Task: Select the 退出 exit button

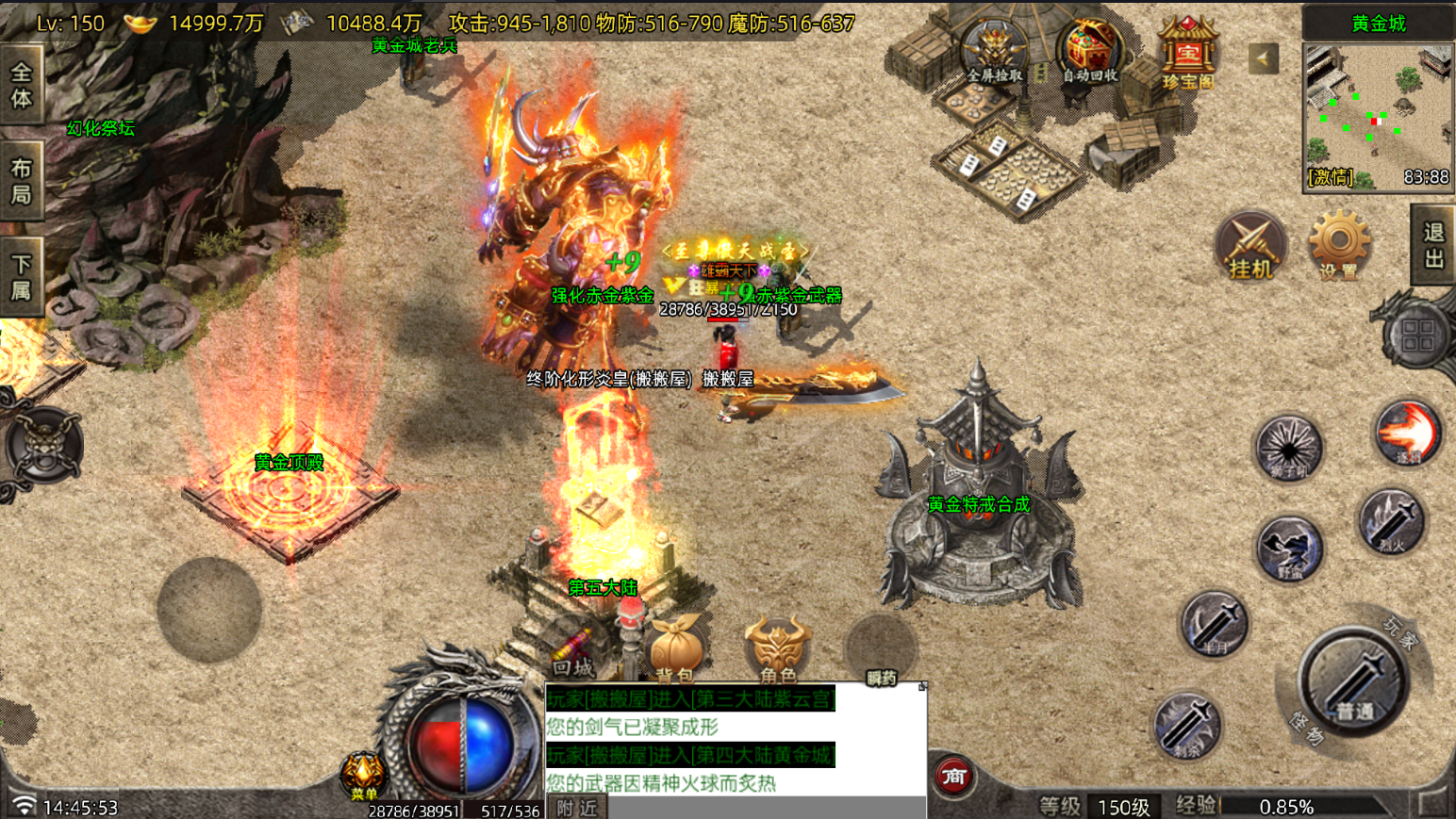Action: click(x=1433, y=245)
